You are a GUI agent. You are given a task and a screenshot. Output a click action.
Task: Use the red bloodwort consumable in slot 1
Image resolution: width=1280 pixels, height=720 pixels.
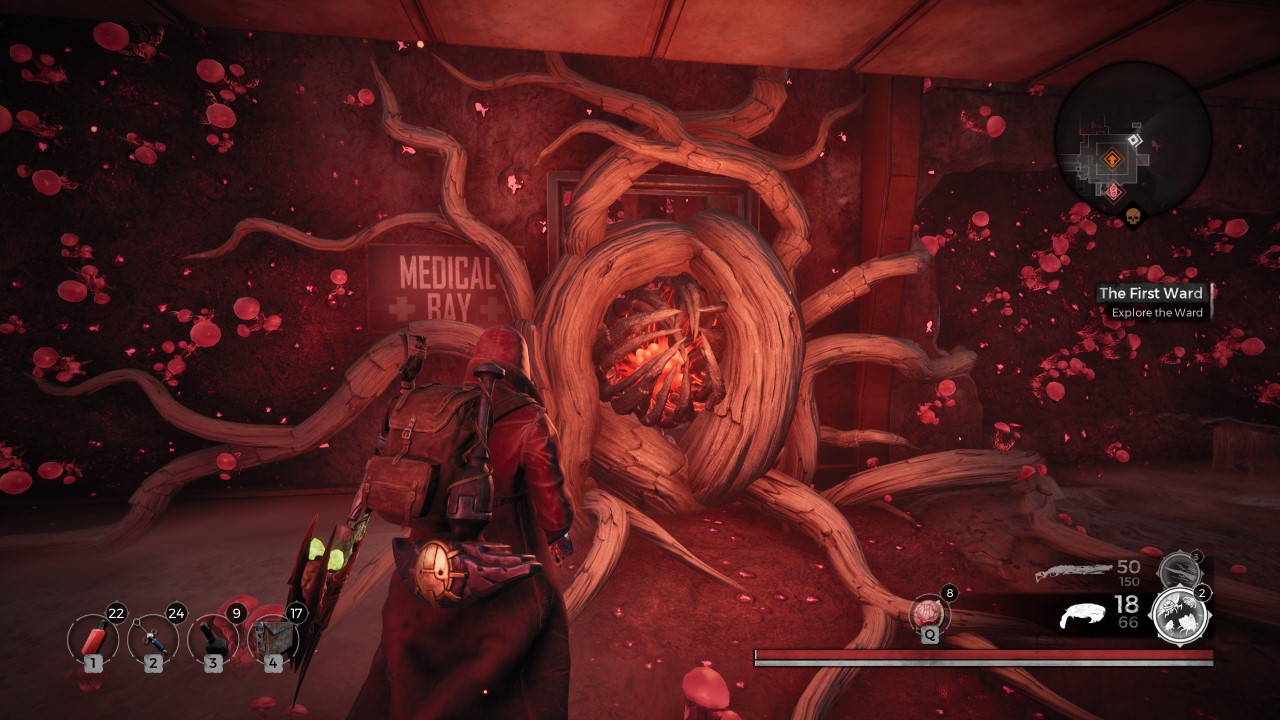click(x=93, y=638)
